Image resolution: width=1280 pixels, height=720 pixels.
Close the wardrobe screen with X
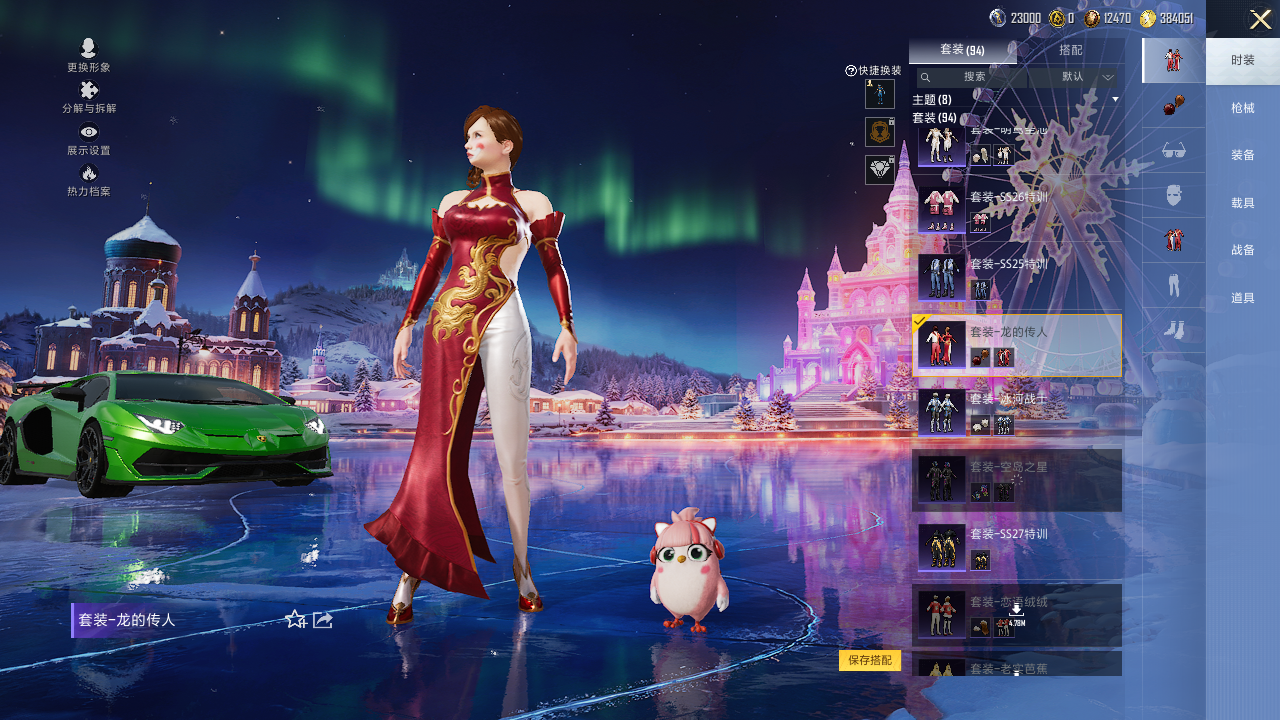(x=1260, y=19)
